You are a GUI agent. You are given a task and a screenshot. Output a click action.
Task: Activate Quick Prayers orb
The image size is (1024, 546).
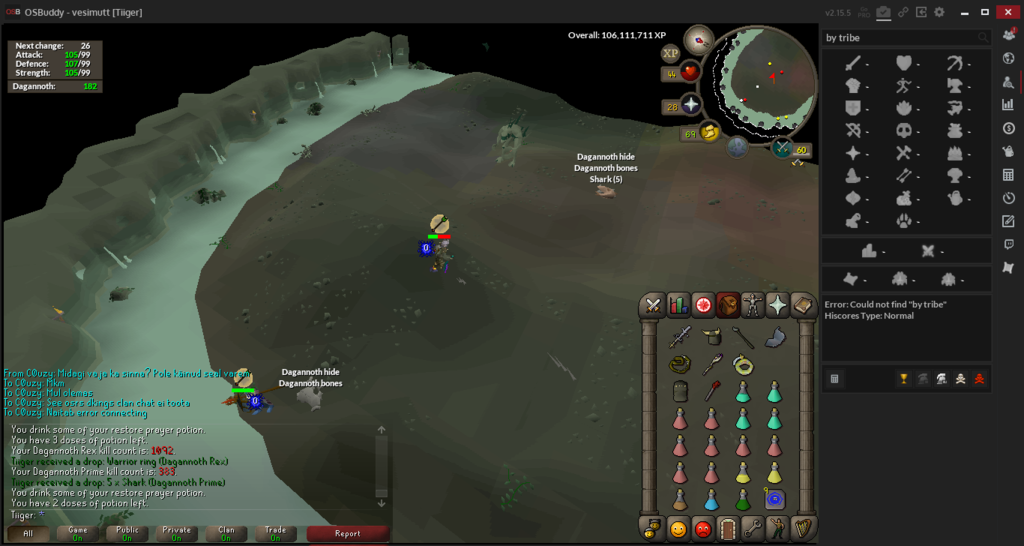pos(690,106)
